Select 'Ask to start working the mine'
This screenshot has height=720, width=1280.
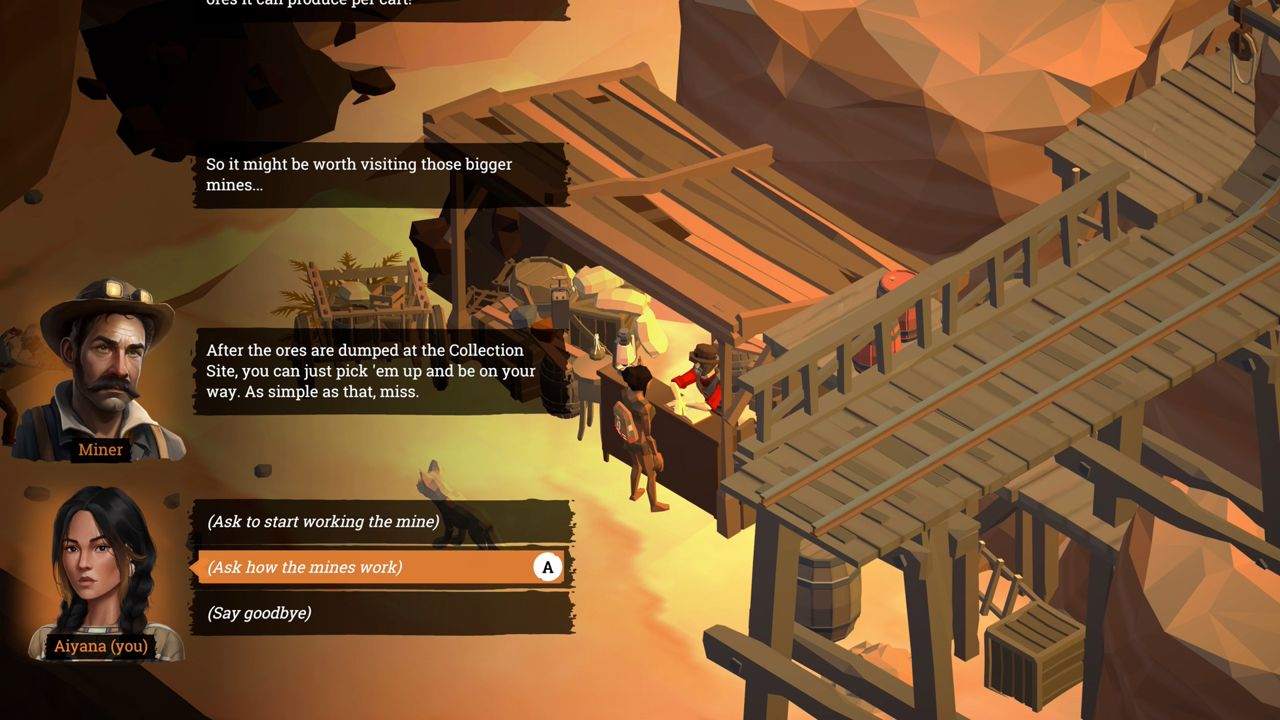pos(330,521)
